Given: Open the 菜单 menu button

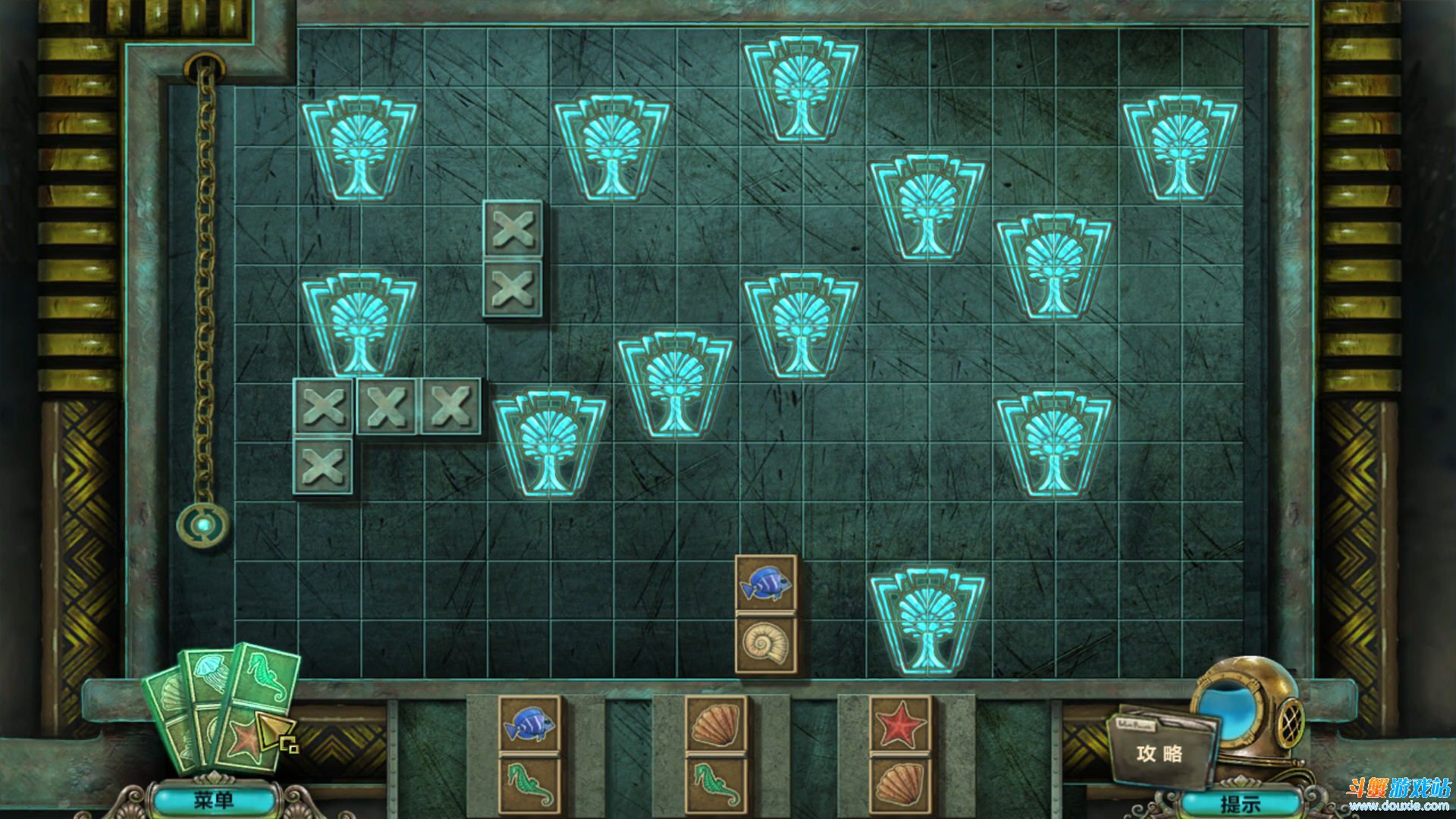Looking at the screenshot, I should 214,800.
